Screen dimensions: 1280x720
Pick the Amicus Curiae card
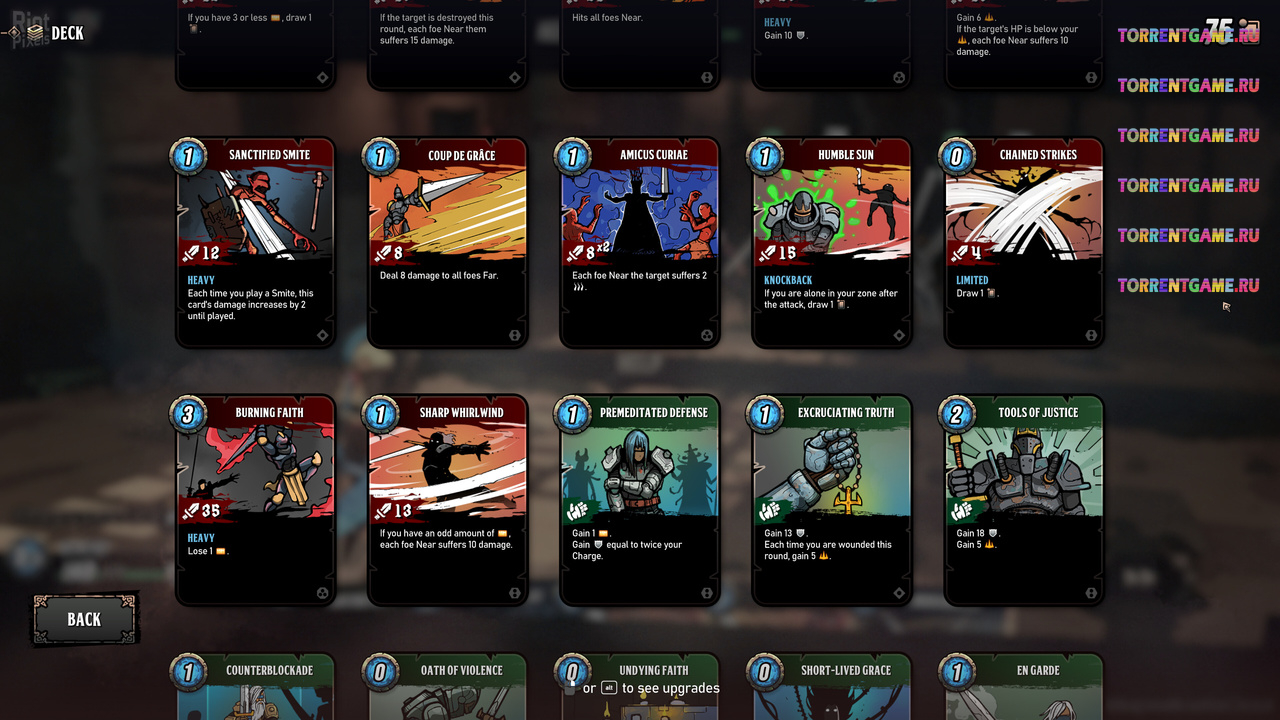click(x=640, y=243)
